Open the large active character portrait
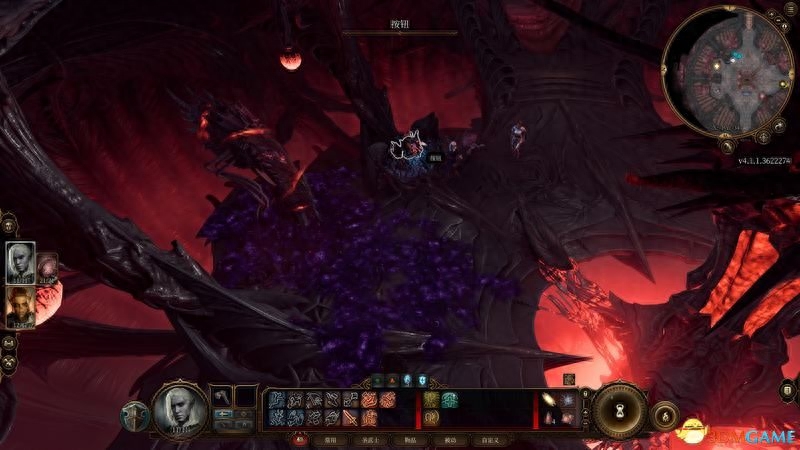 coord(180,409)
